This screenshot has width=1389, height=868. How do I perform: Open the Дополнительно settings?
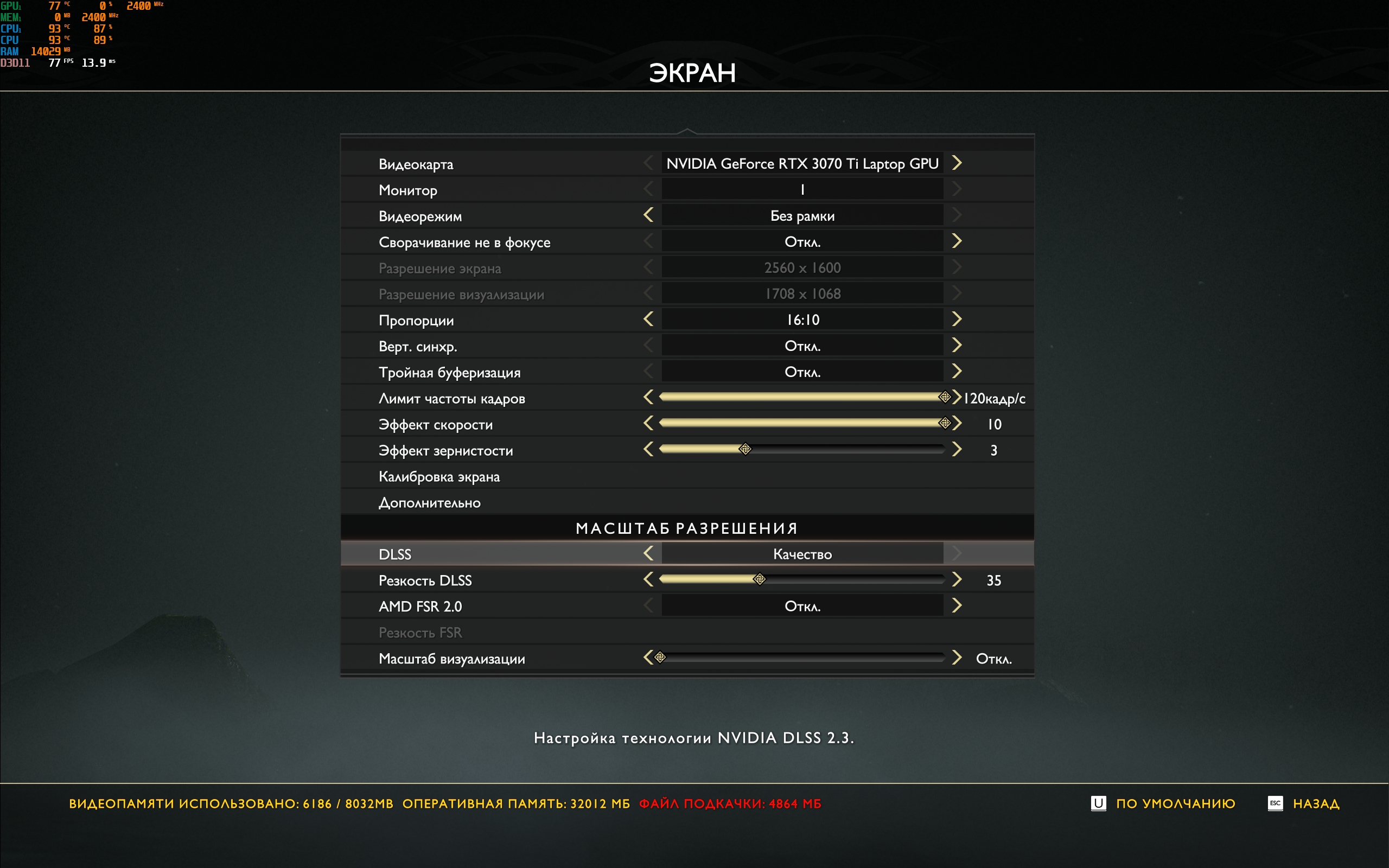(429, 503)
